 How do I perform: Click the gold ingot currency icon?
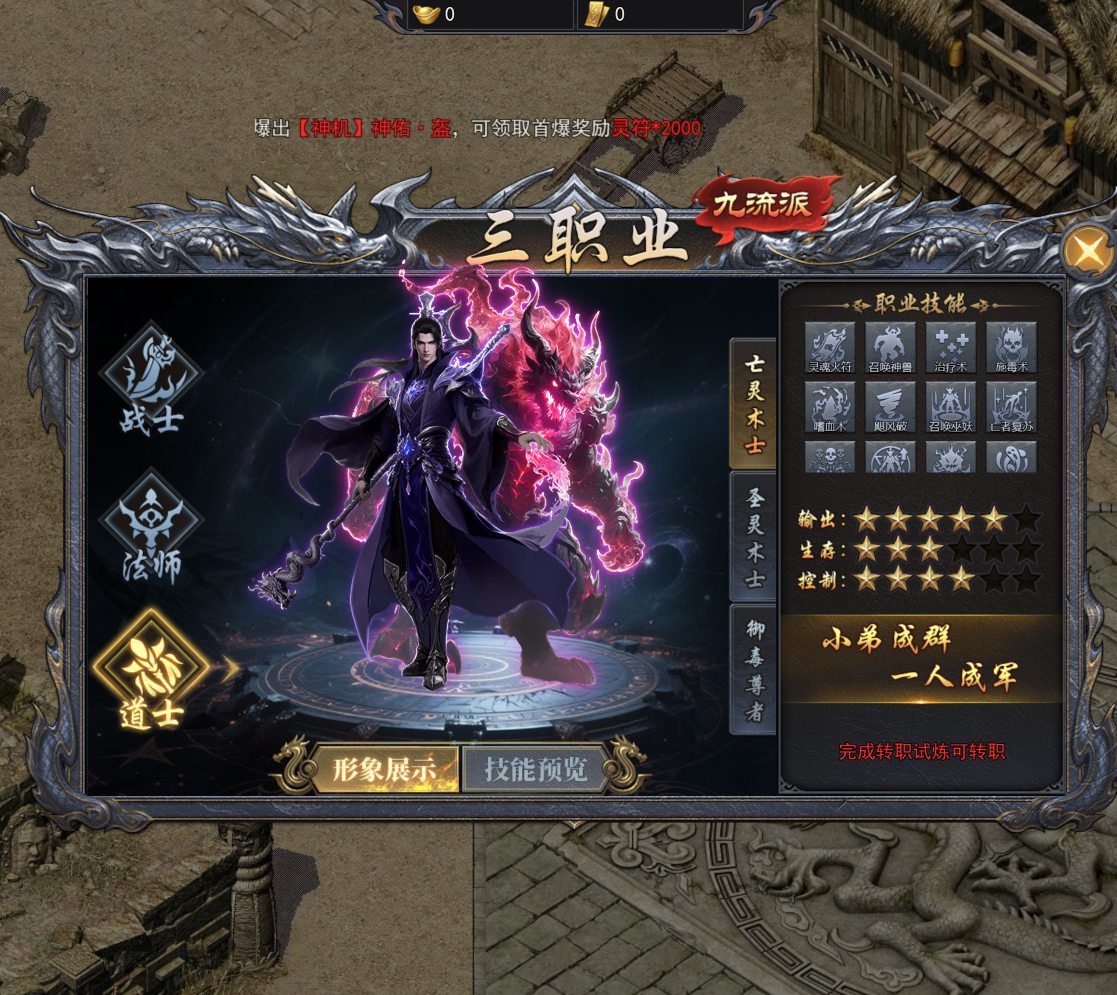tap(425, 14)
